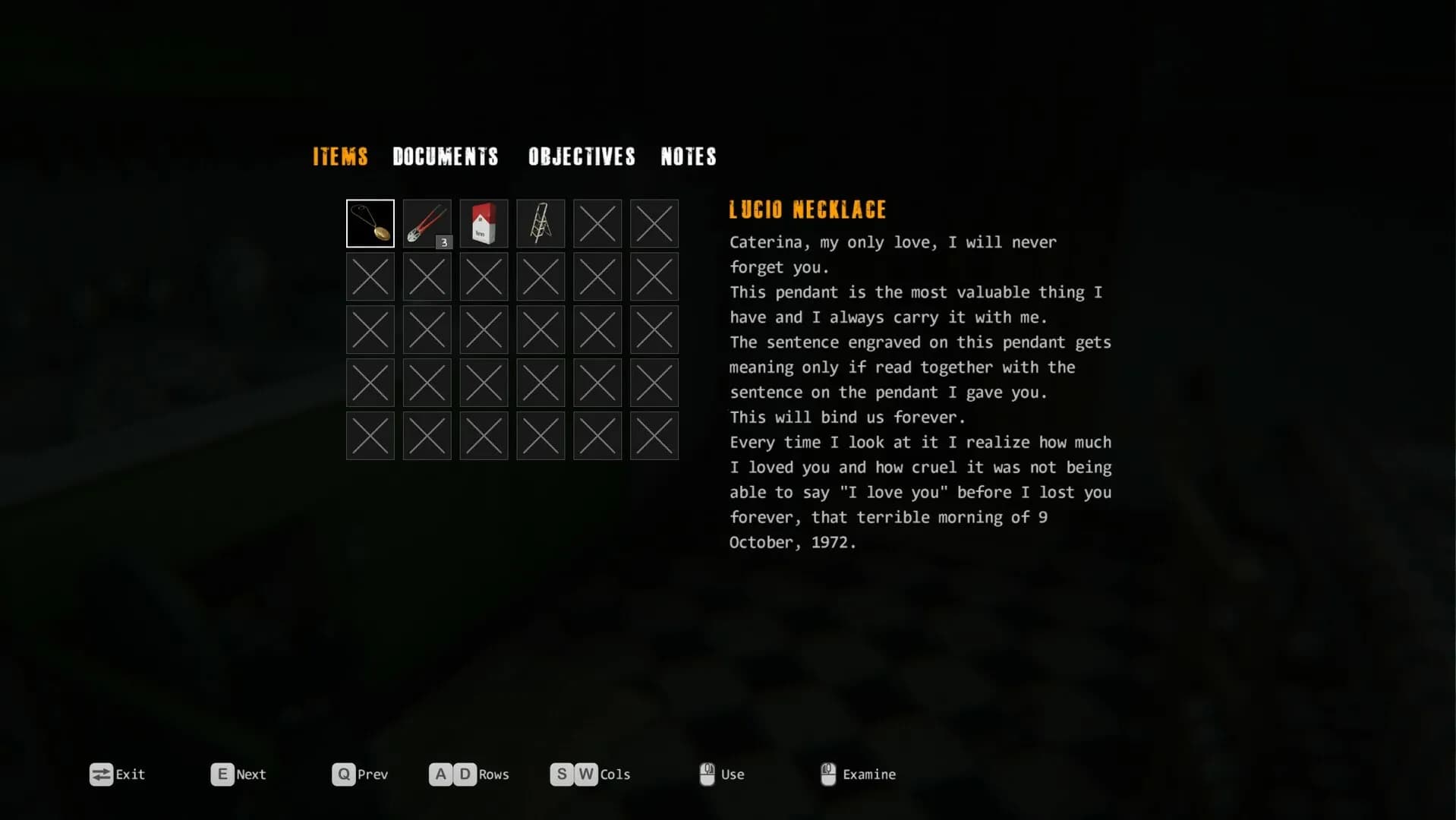The height and width of the screenshot is (820, 1456).
Task: Click the Use mouse icon
Action: point(706,774)
